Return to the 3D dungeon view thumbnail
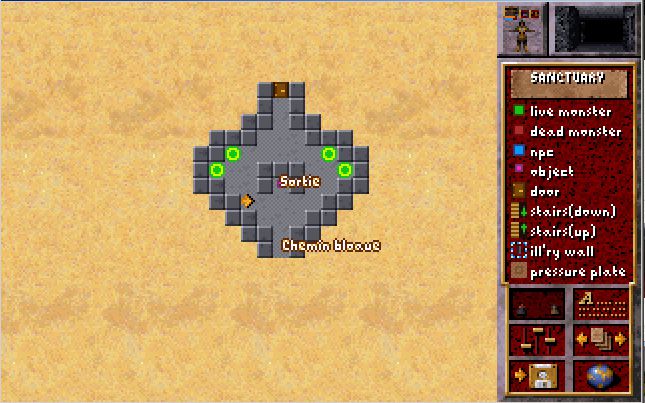 pos(594,30)
